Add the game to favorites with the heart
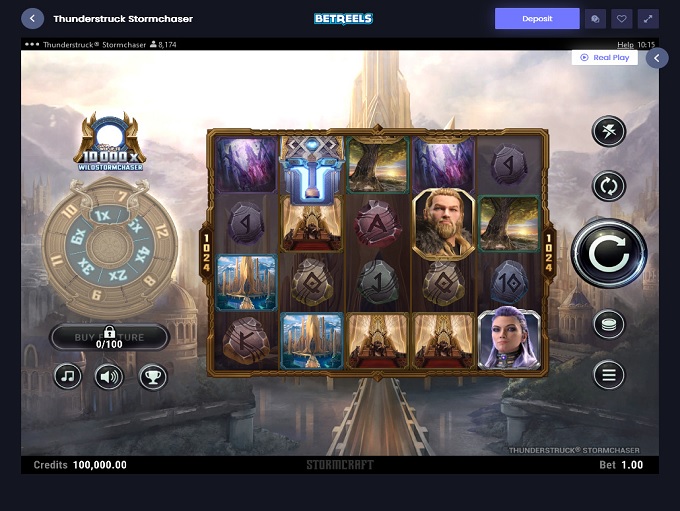 (621, 19)
